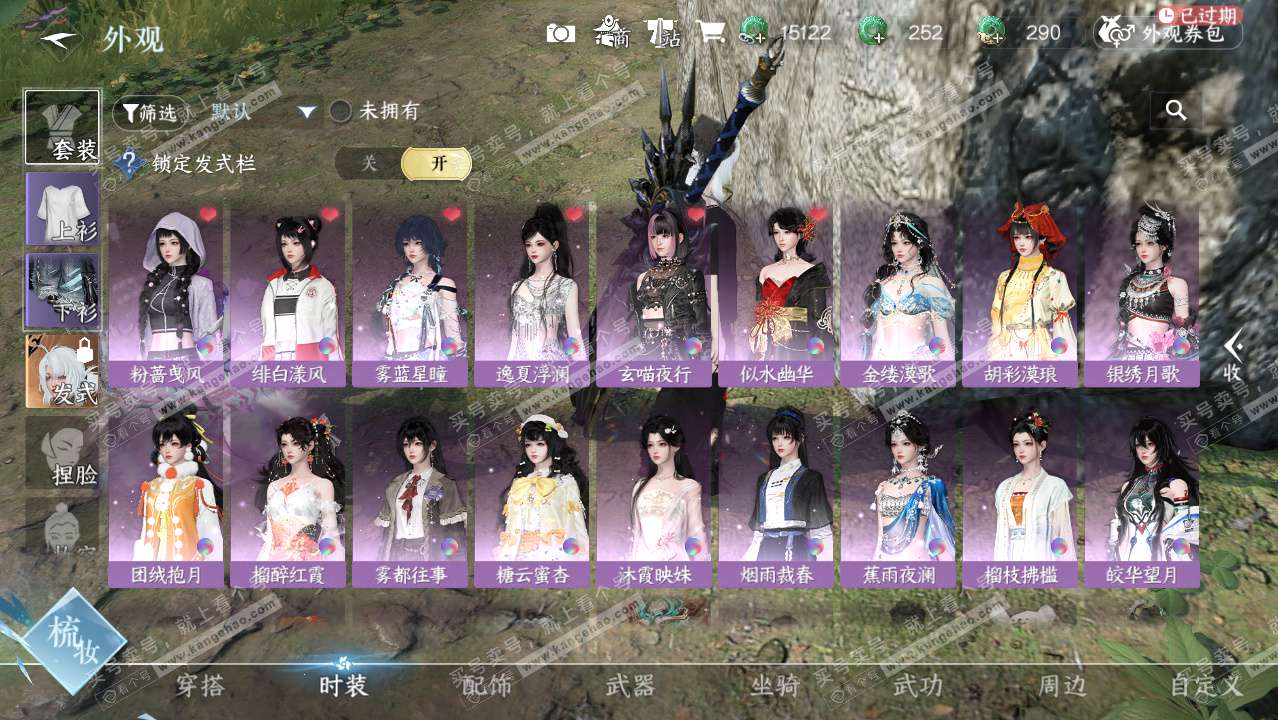Choose the 玄喵夜行 outfit card
Image resolution: width=1278 pixels, height=720 pixels.
[654, 296]
